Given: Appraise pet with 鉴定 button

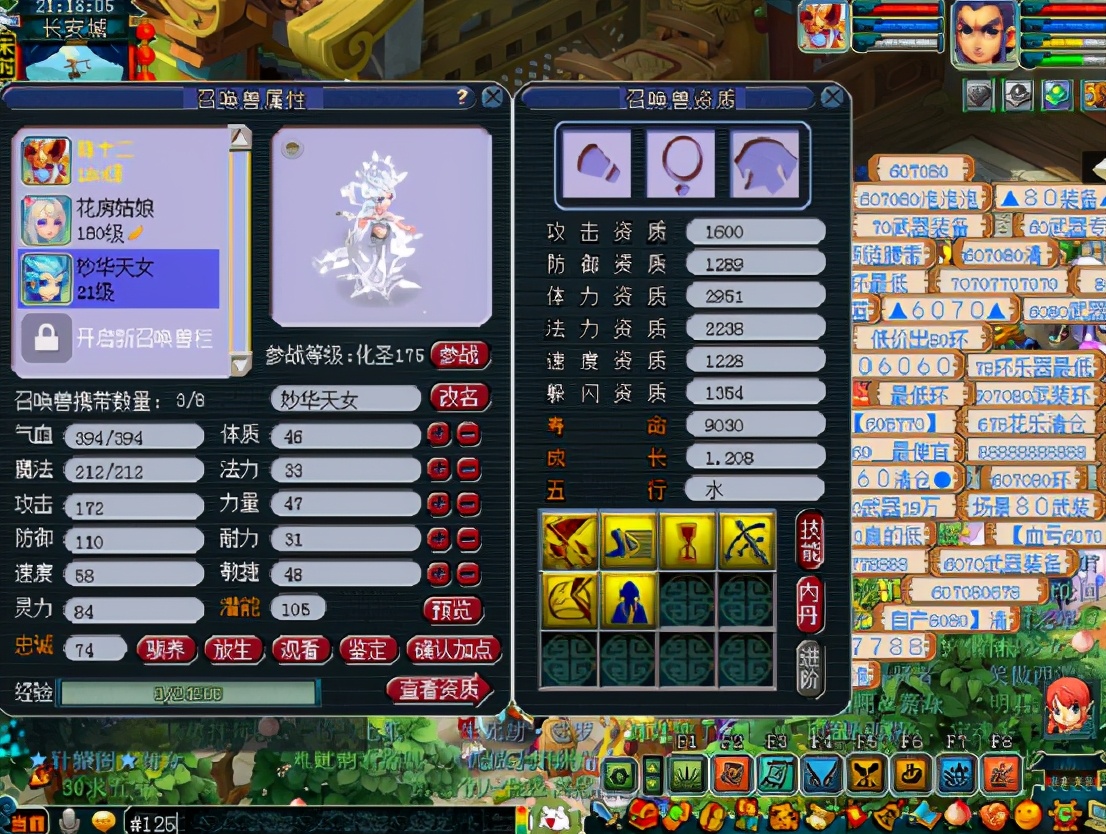Looking at the screenshot, I should point(367,650).
